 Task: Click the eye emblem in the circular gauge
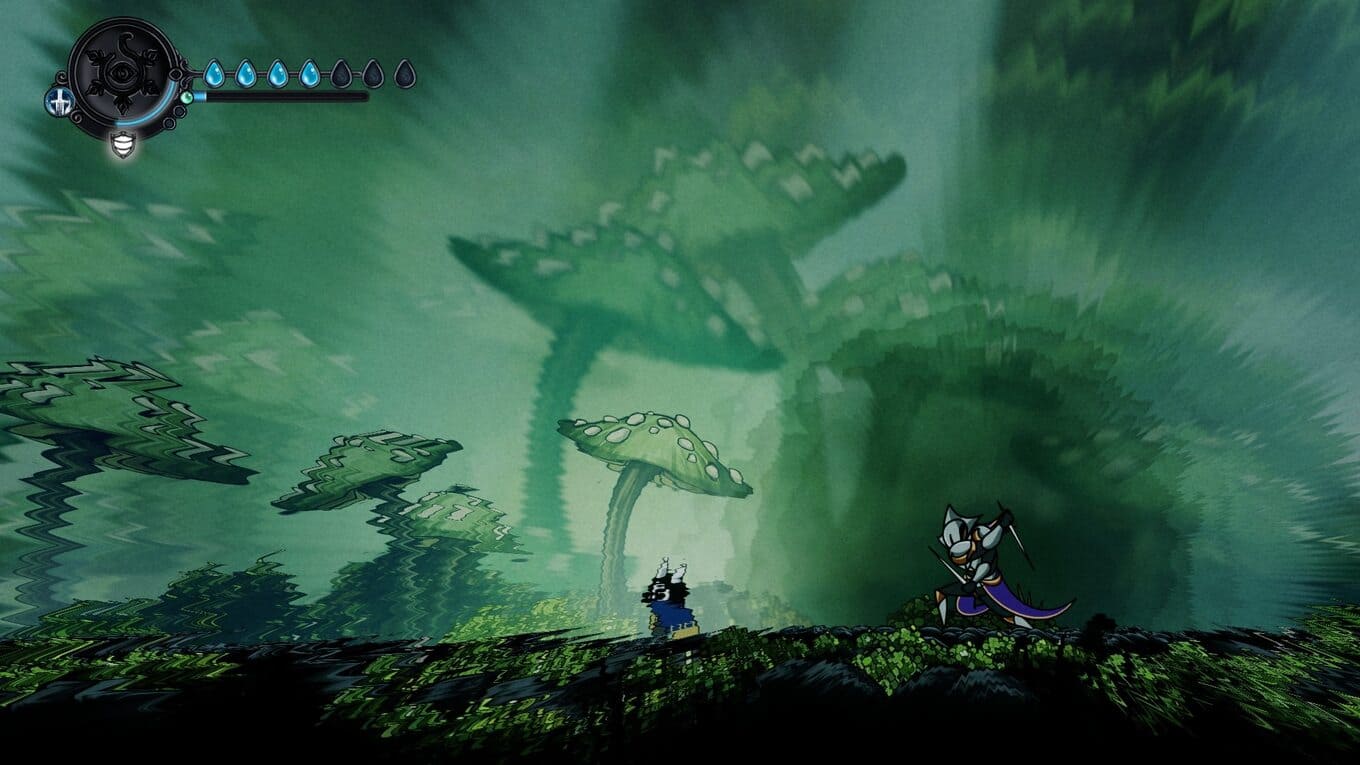point(123,73)
